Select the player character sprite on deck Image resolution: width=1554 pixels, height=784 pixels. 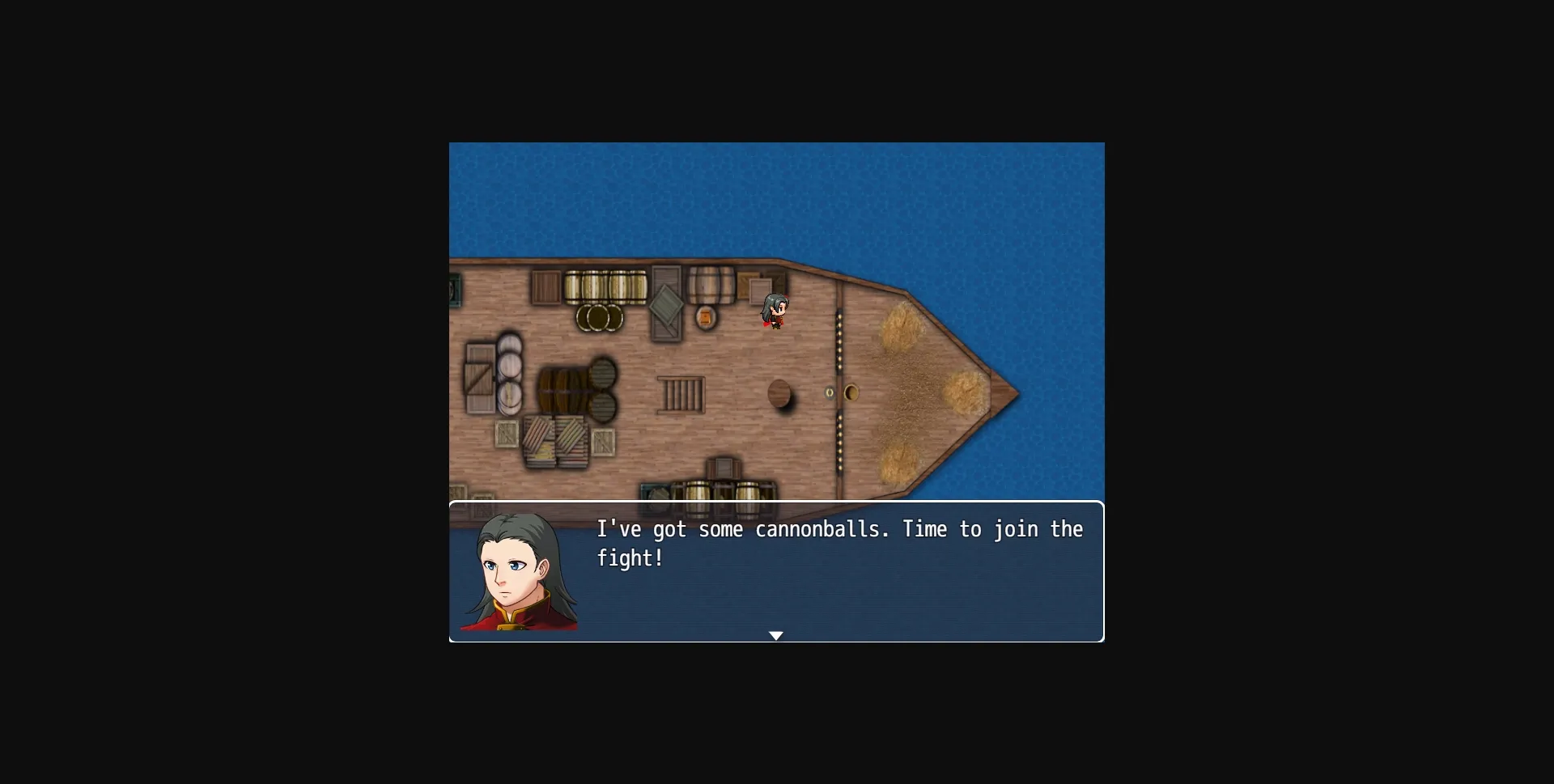coord(775,311)
